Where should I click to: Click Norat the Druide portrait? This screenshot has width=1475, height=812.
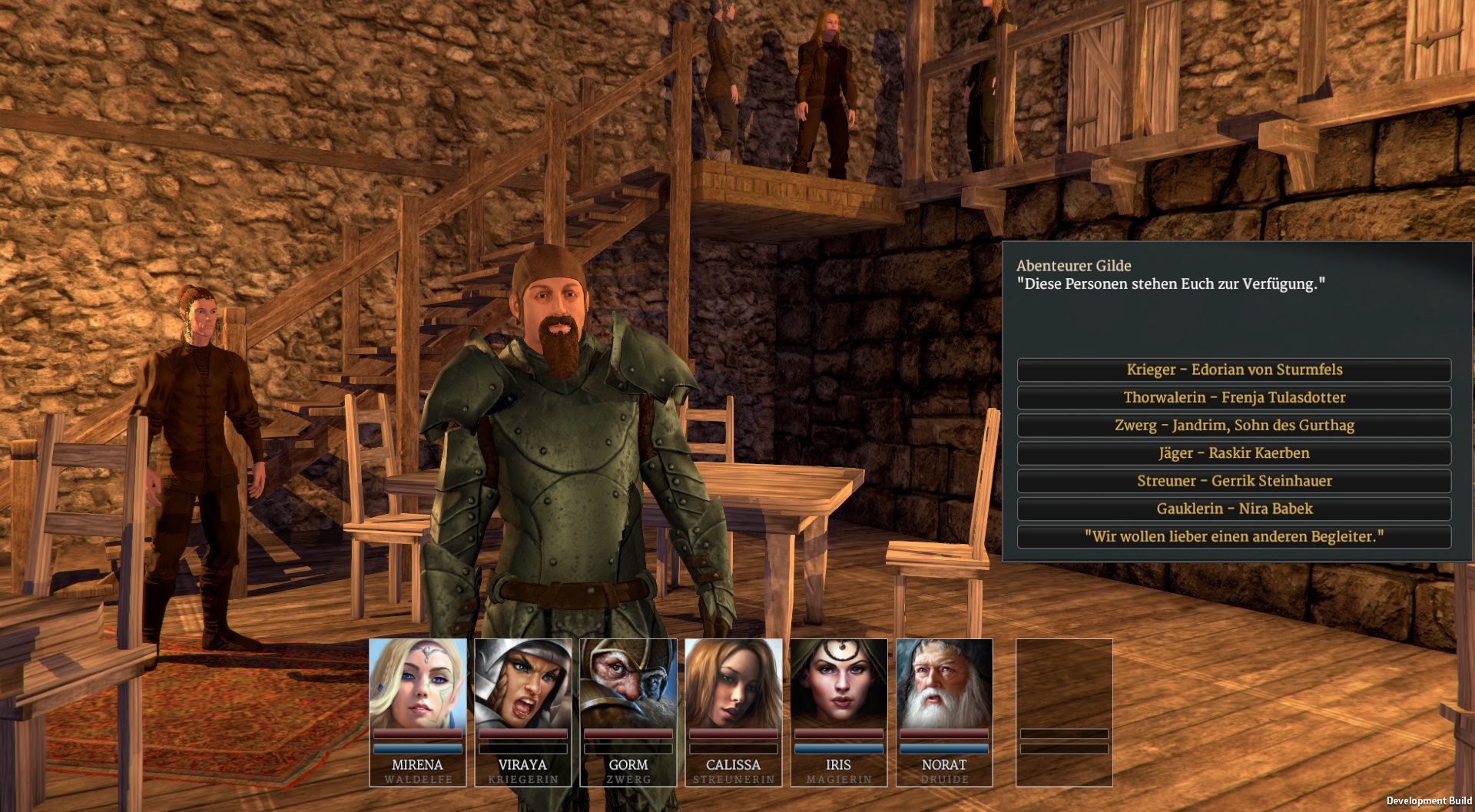[944, 685]
